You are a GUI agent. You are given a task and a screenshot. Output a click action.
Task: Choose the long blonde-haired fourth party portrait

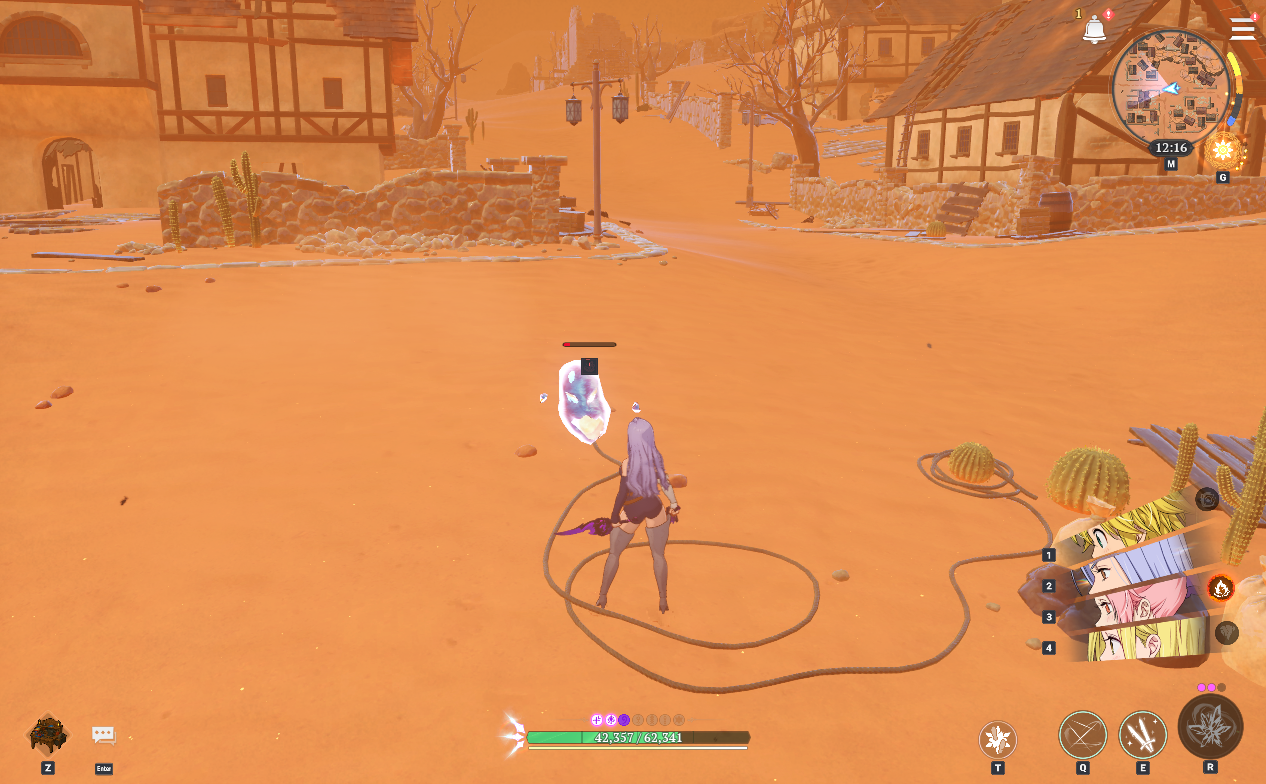click(1140, 640)
